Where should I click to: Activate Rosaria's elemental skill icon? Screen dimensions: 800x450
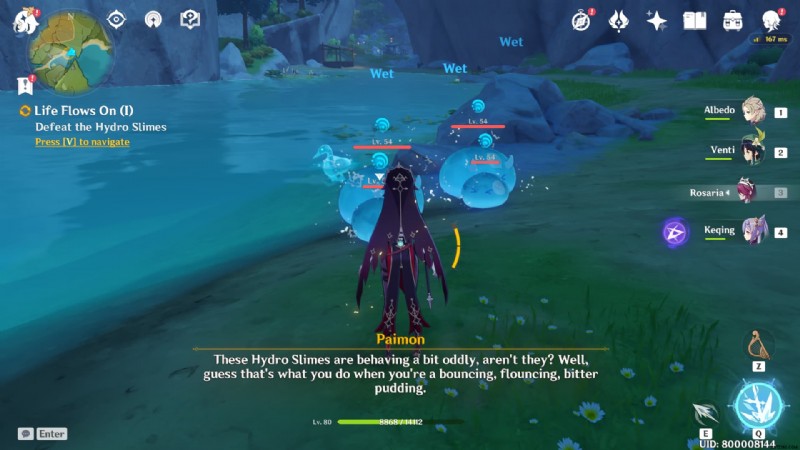click(x=708, y=412)
